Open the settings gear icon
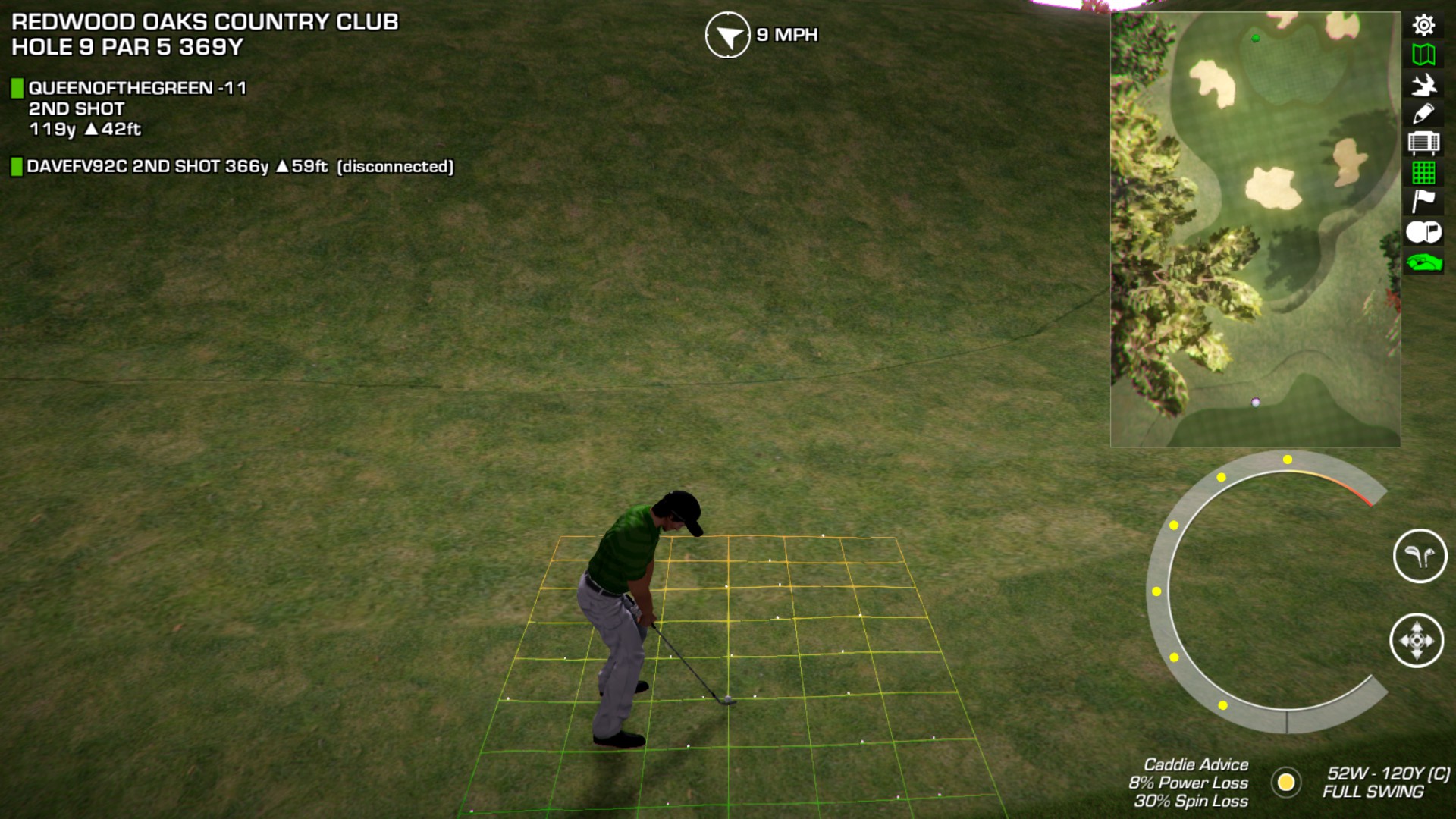 point(1423,25)
